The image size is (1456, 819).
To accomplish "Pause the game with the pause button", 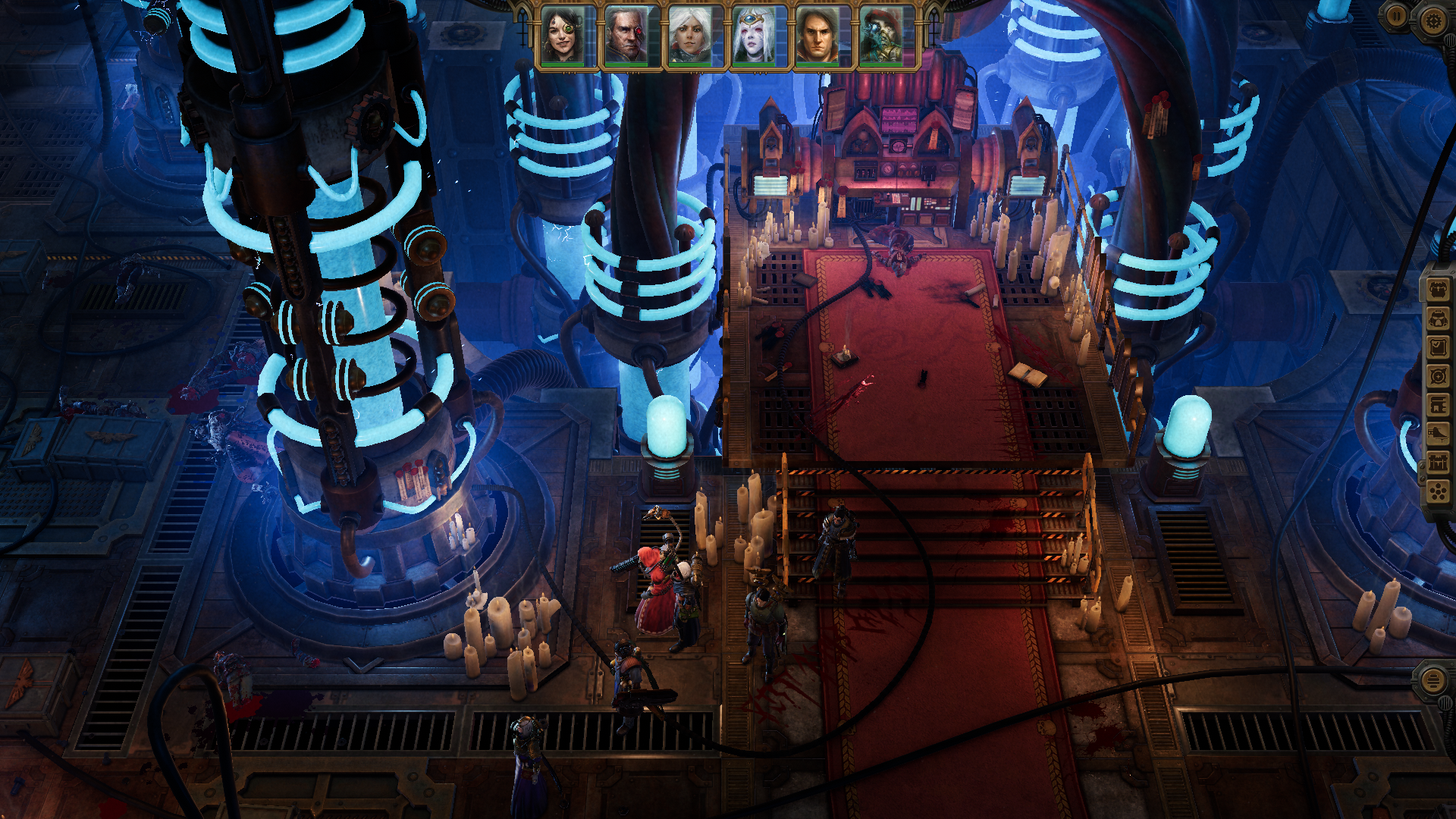I will click(1397, 17).
